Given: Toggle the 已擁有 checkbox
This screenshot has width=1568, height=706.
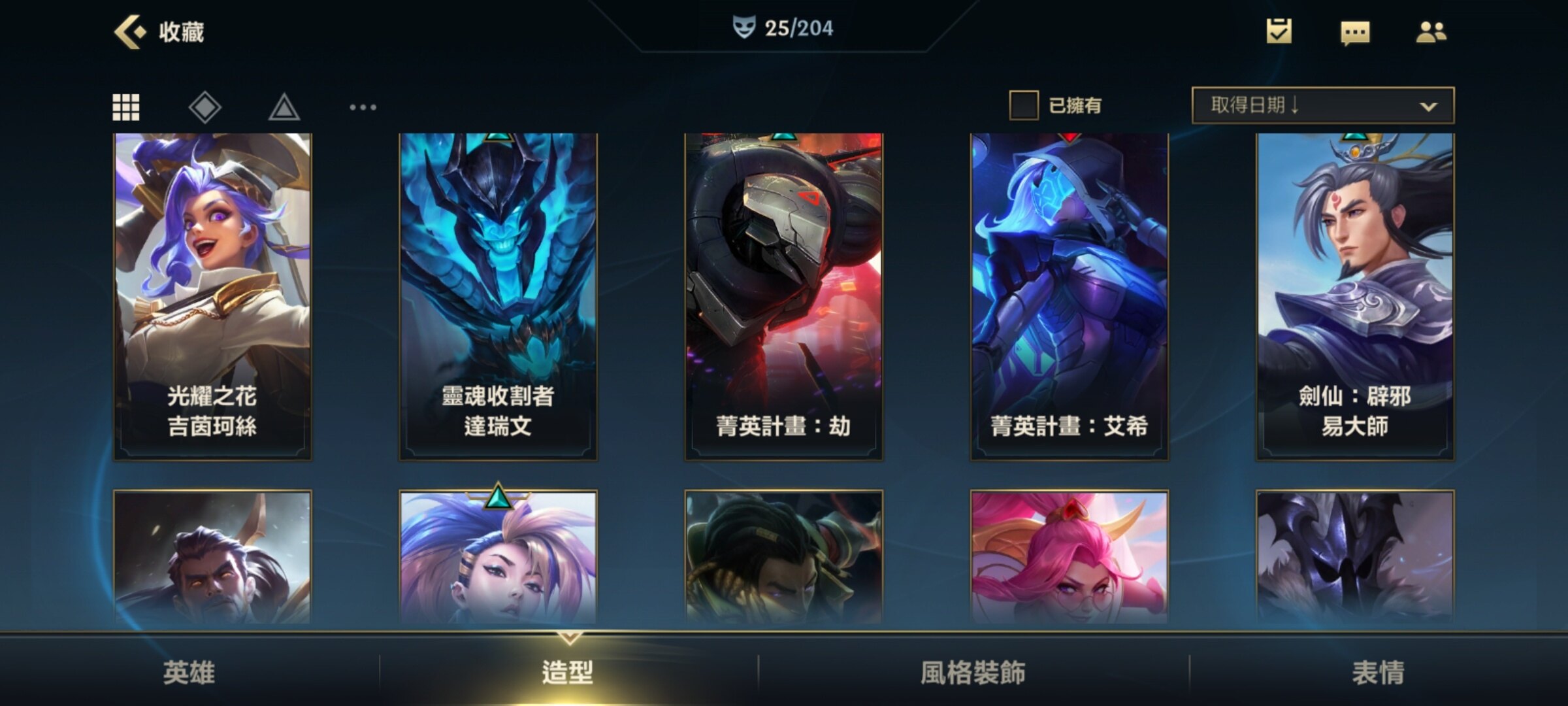Looking at the screenshot, I should (1024, 105).
